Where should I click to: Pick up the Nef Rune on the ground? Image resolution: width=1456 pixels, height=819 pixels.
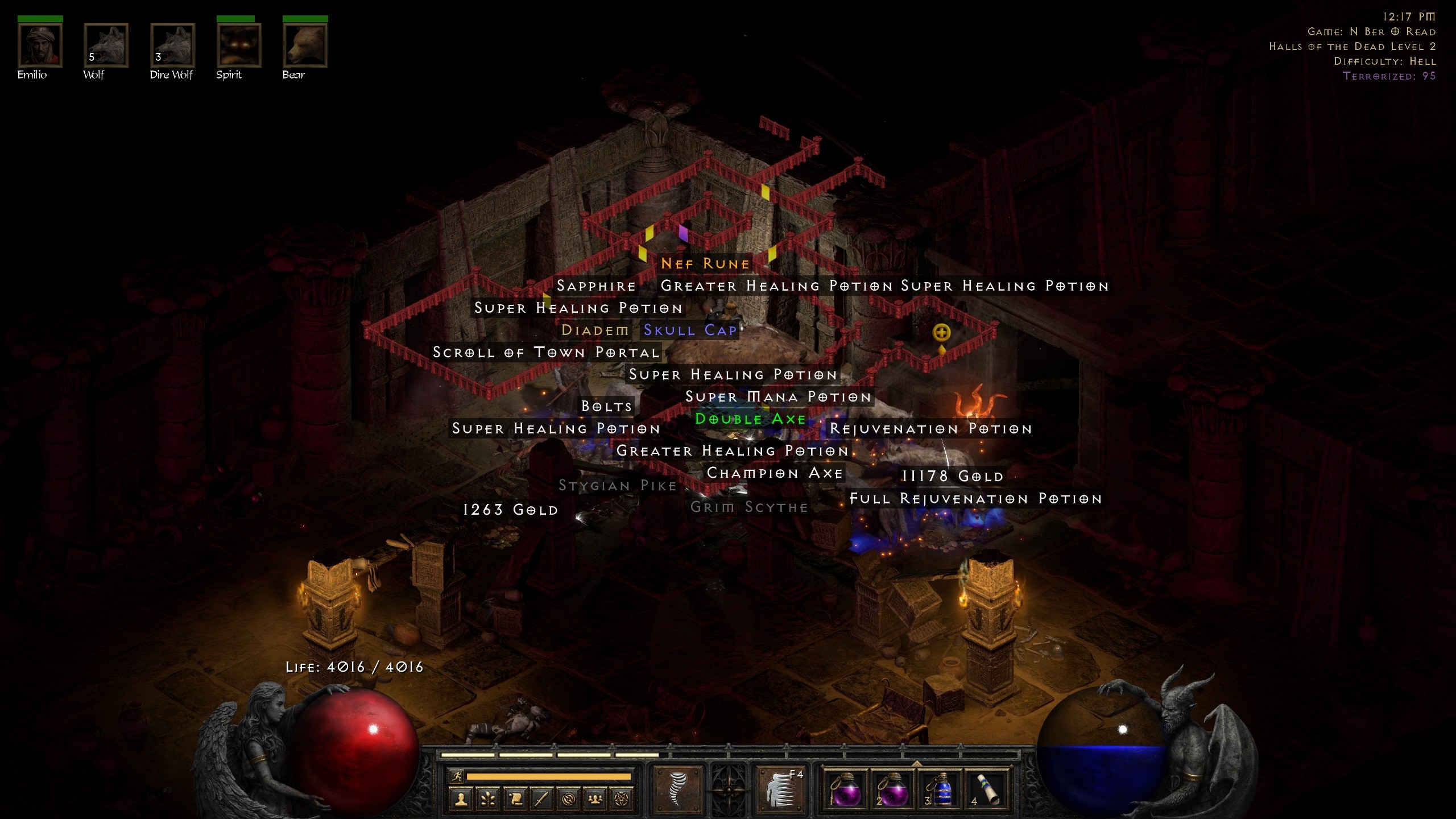(x=705, y=263)
